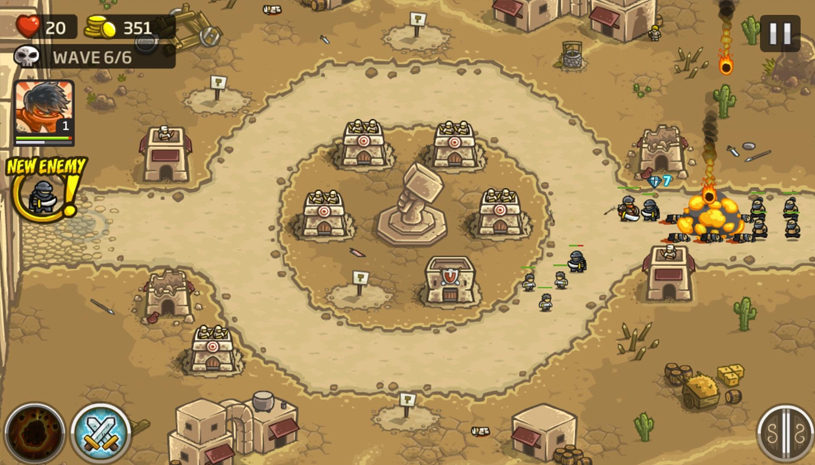Activate the Rain of Fire meteor ability
This screenshot has width=815, height=465.
click(34, 433)
